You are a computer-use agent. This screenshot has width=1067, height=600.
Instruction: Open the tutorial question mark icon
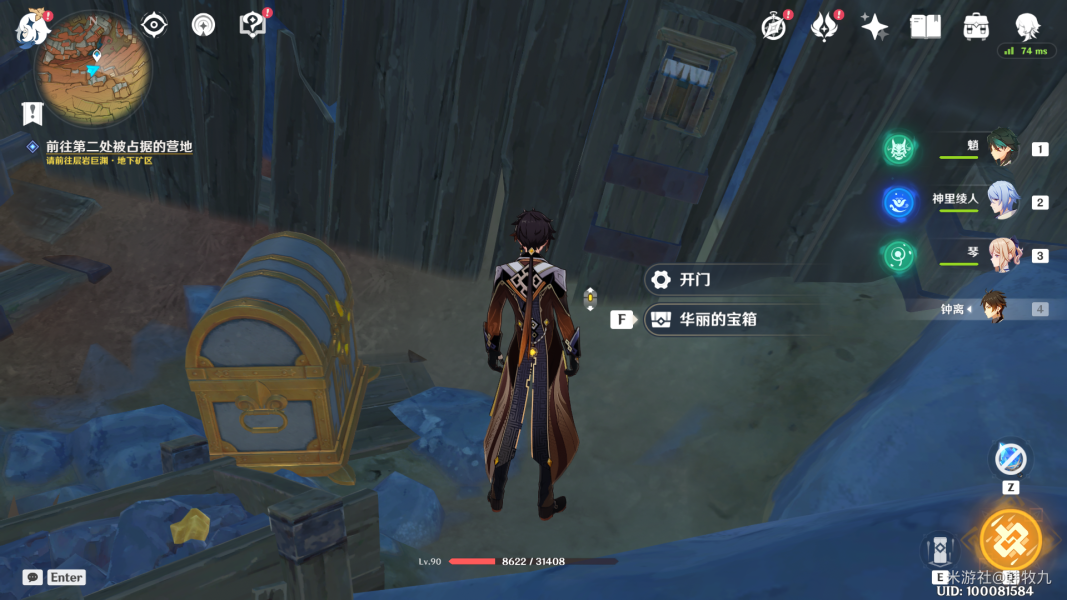pyautogui.click(x=253, y=25)
